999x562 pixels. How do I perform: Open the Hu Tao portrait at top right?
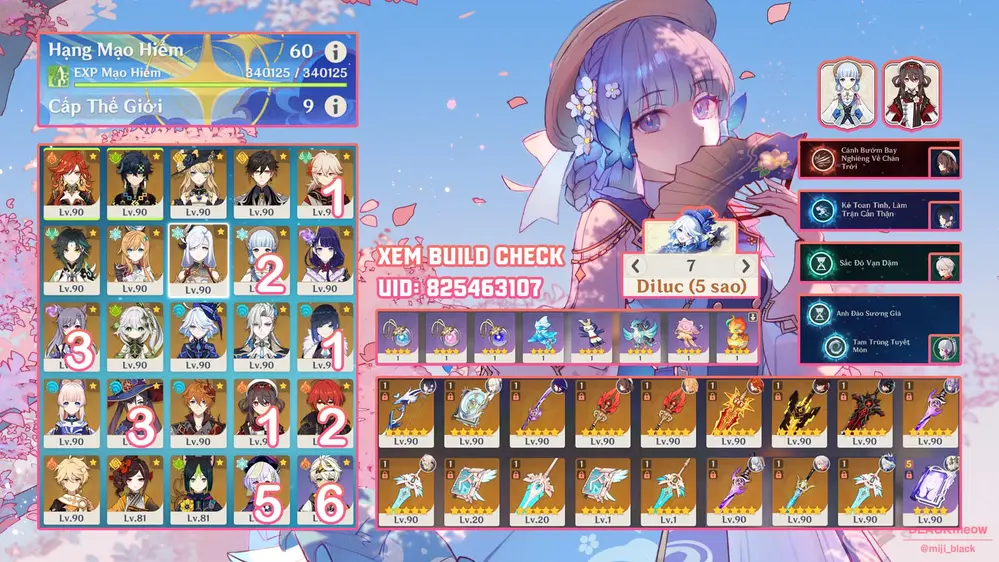point(908,93)
